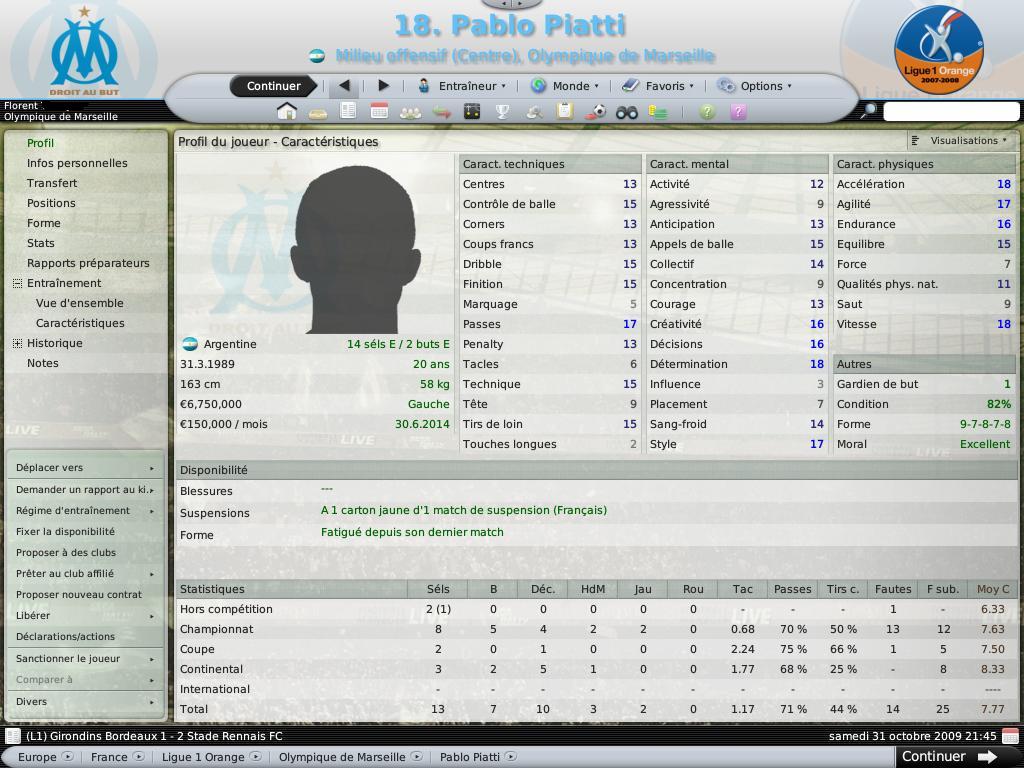Expand the Historique tree item
This screenshot has height=768, width=1024.
pos(18,343)
